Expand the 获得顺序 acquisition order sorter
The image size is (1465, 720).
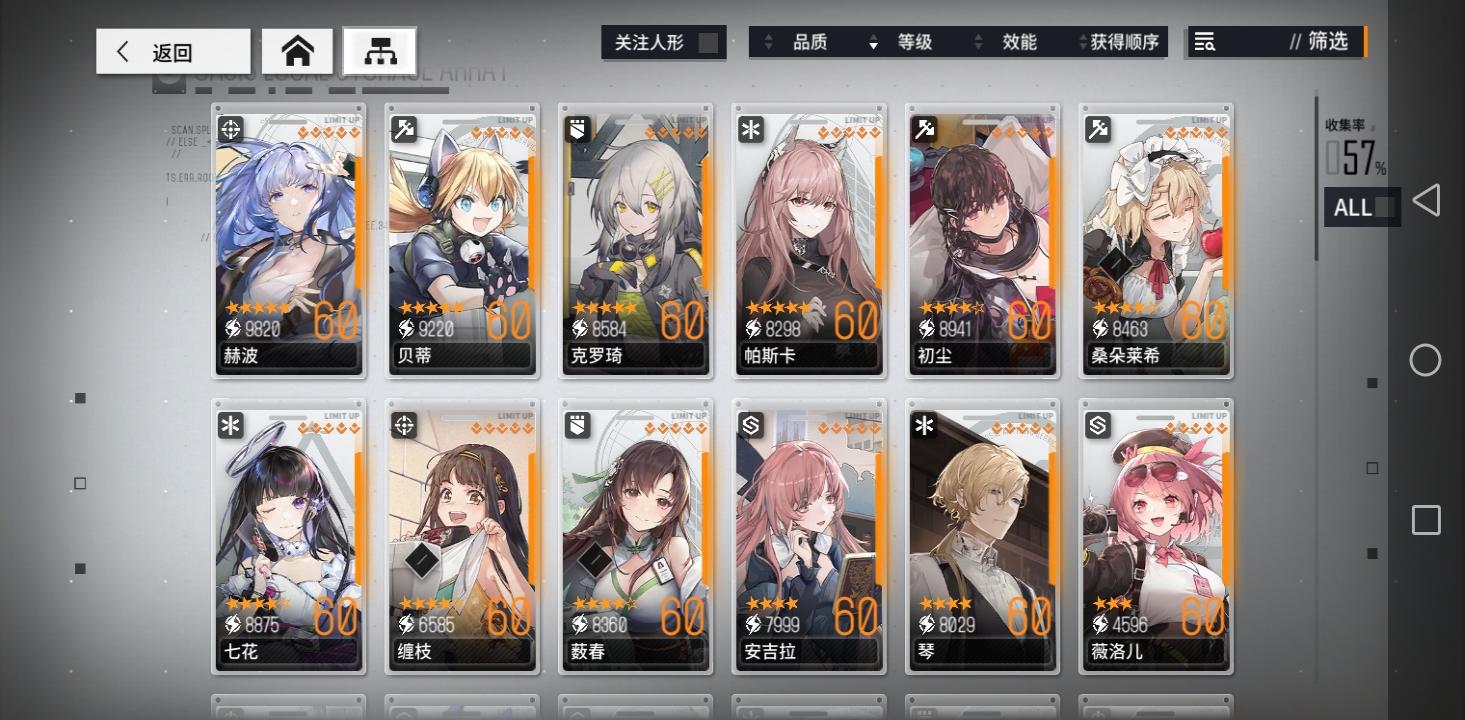click(x=1122, y=43)
